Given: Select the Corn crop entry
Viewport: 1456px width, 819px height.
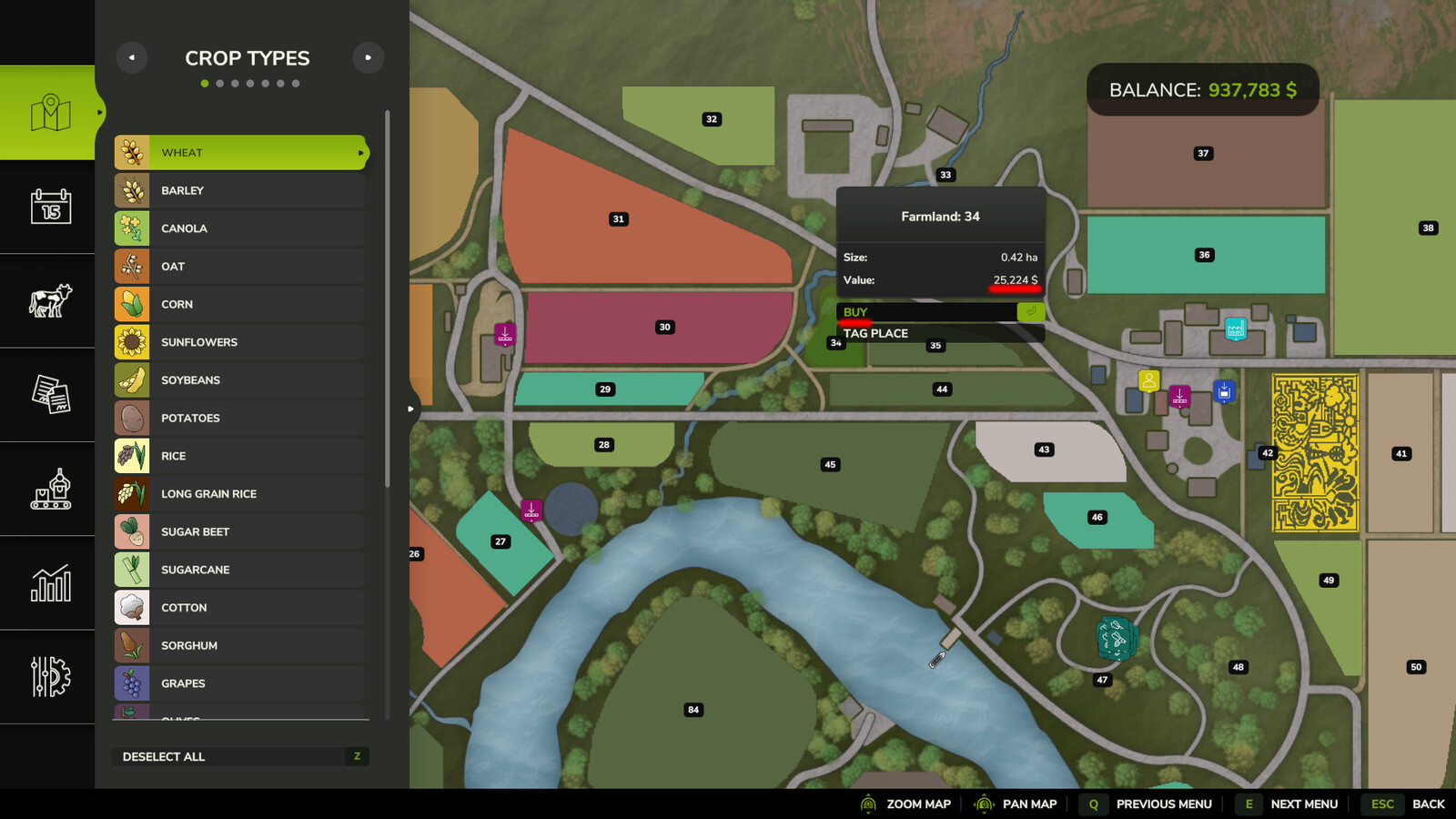Looking at the screenshot, I should coord(240,305).
